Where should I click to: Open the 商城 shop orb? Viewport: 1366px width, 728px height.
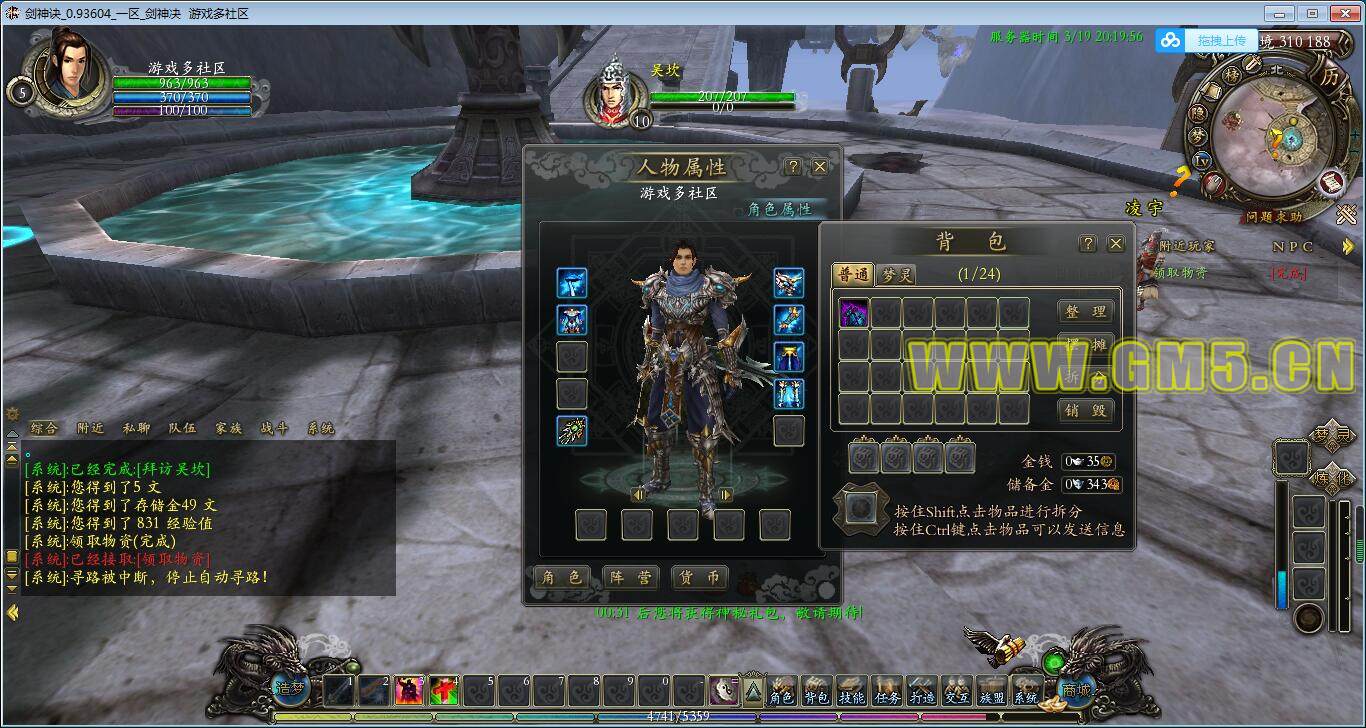pos(1076,689)
